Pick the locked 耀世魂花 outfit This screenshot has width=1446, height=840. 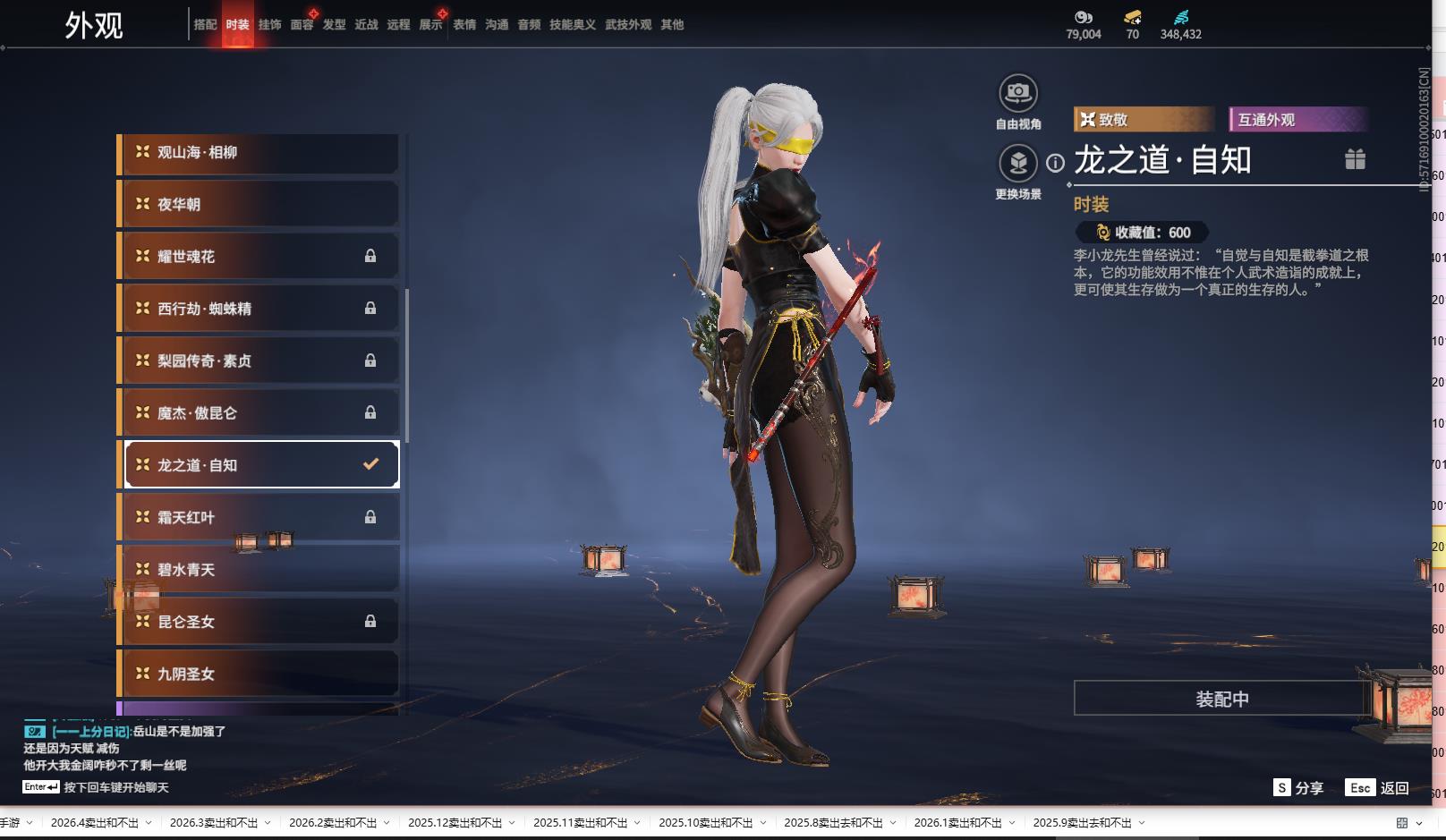pos(259,257)
